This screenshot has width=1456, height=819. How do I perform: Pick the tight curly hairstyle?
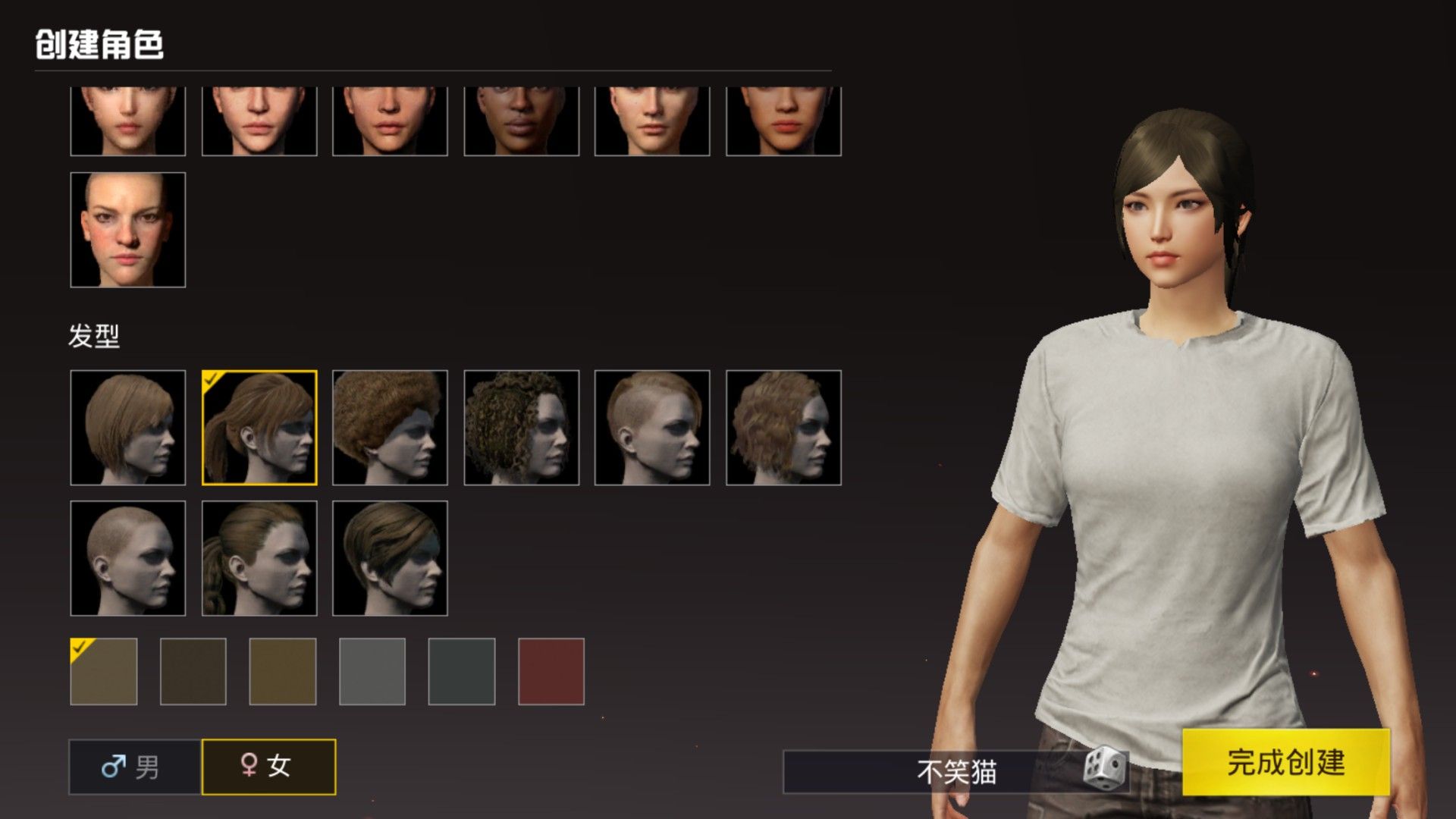[x=521, y=428]
